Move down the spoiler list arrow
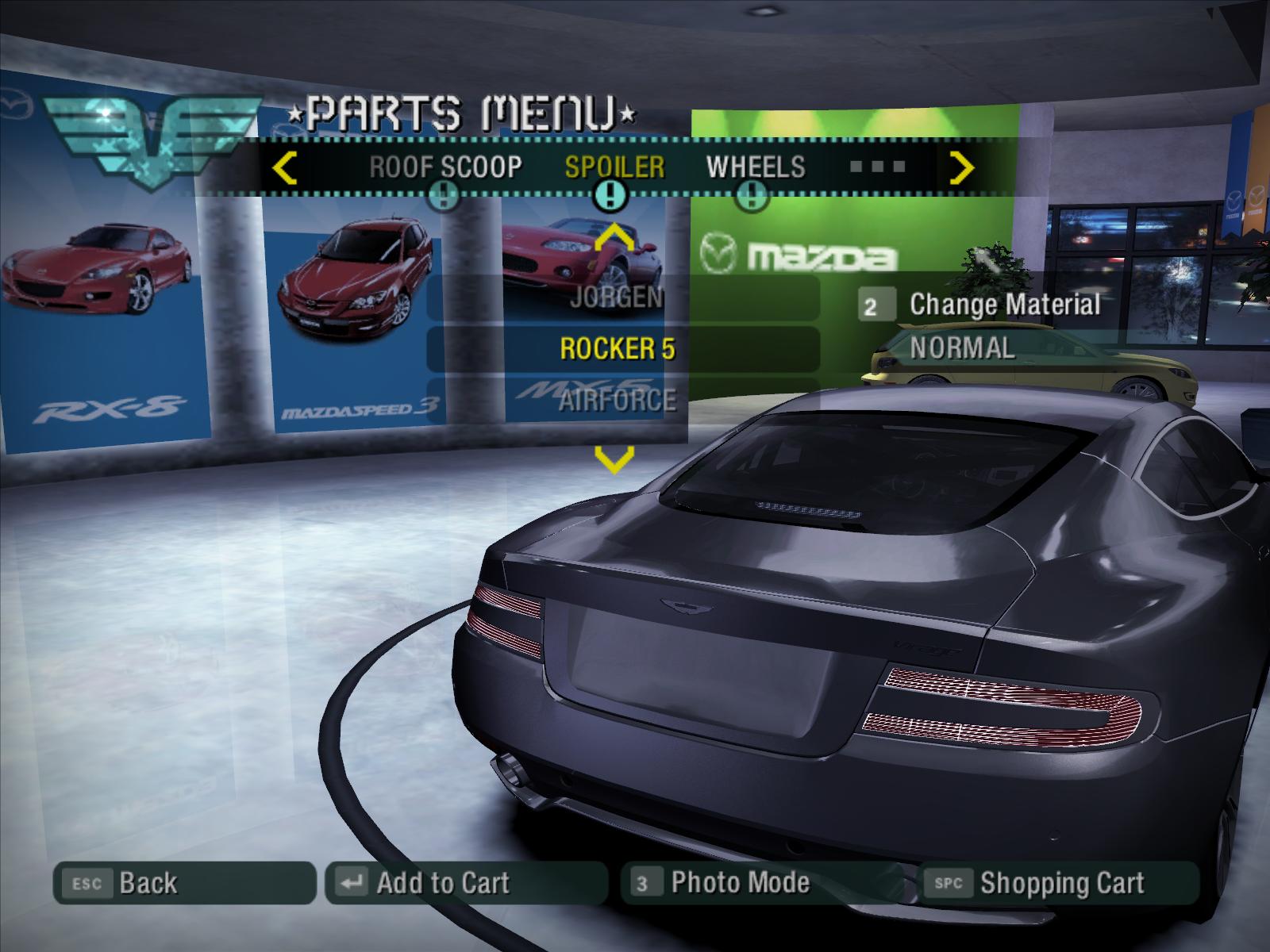Screen dimensions: 1270x952 (614, 459)
